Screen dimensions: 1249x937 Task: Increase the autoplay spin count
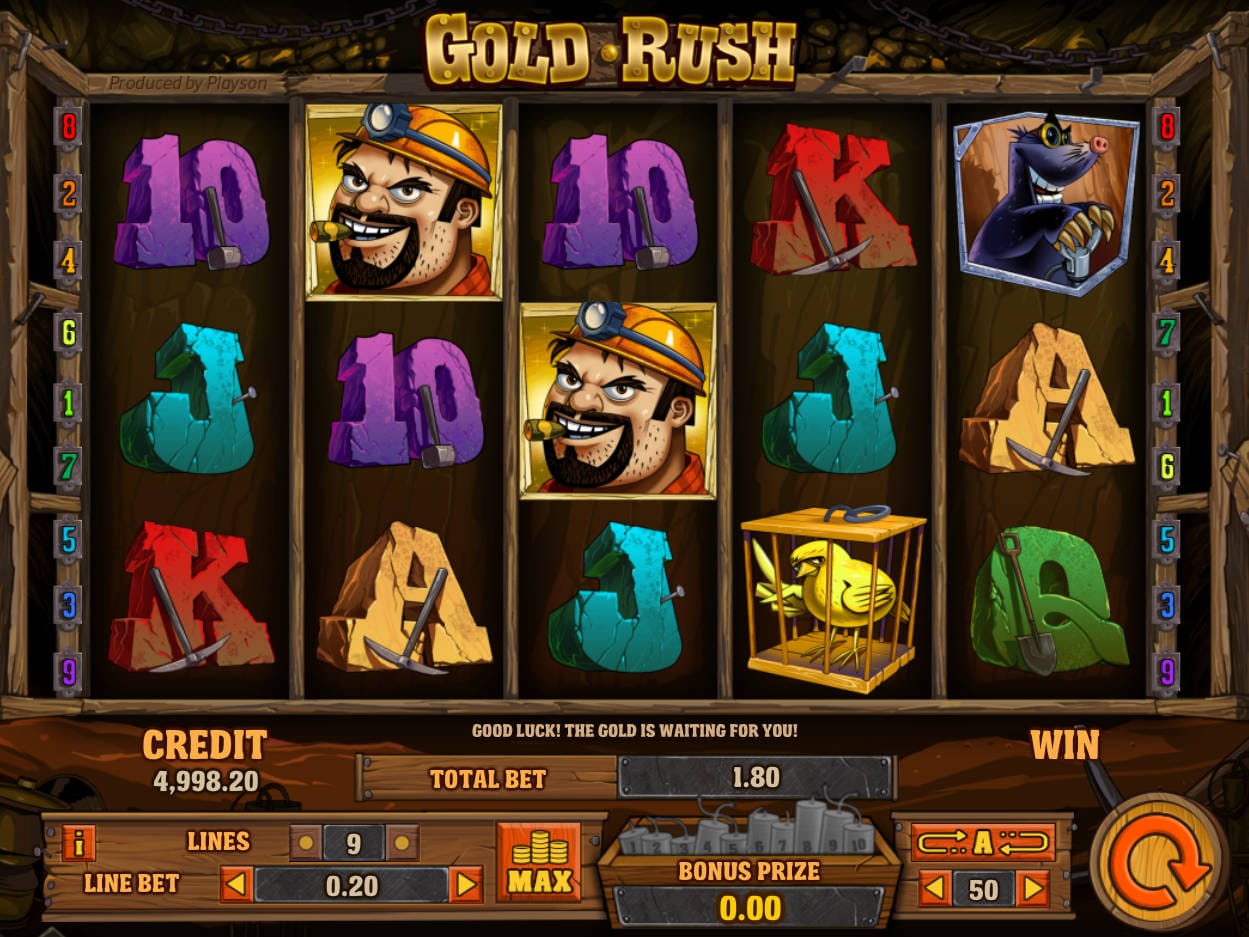click(1032, 888)
